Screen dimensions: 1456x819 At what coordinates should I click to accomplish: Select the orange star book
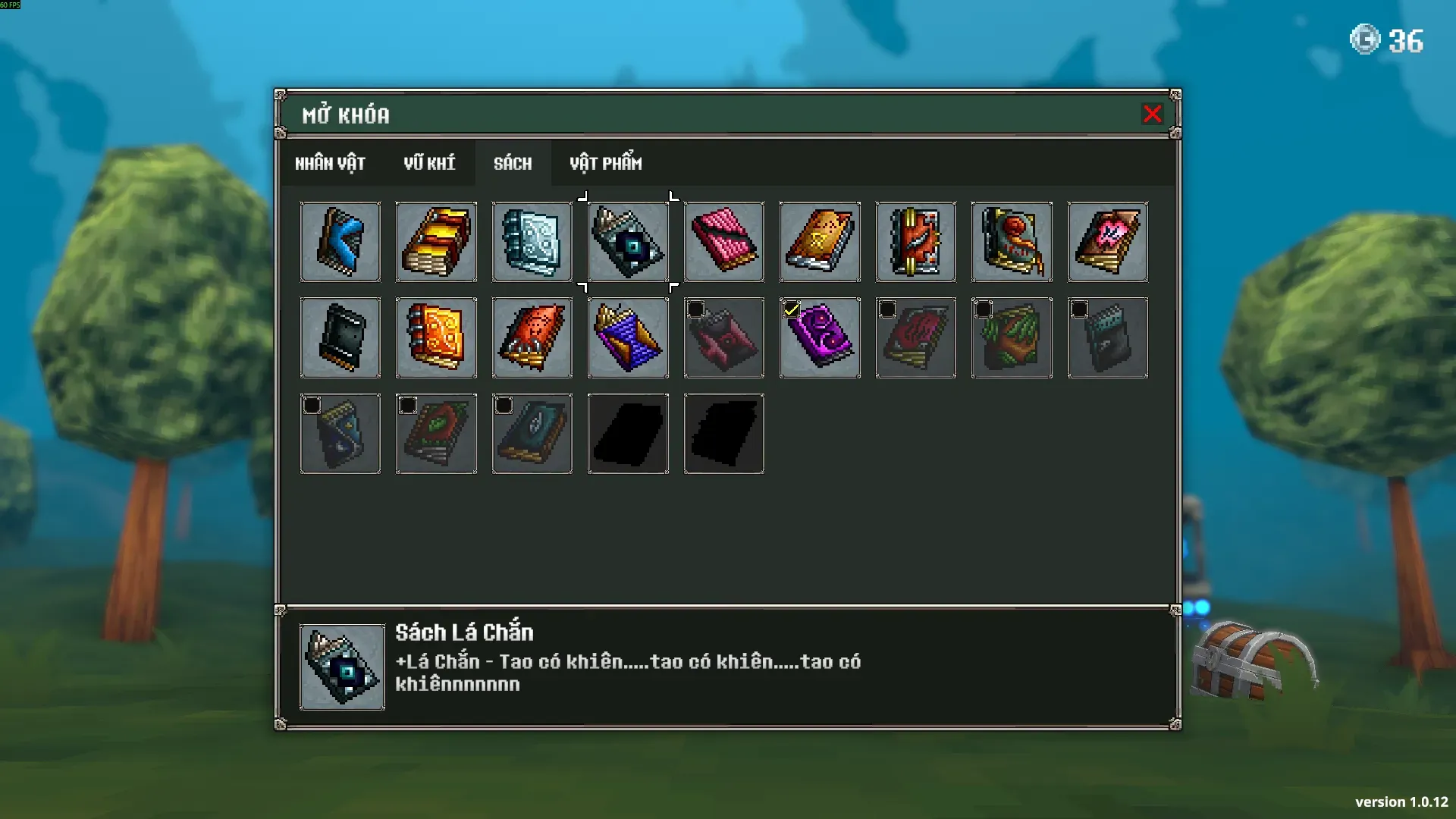820,242
